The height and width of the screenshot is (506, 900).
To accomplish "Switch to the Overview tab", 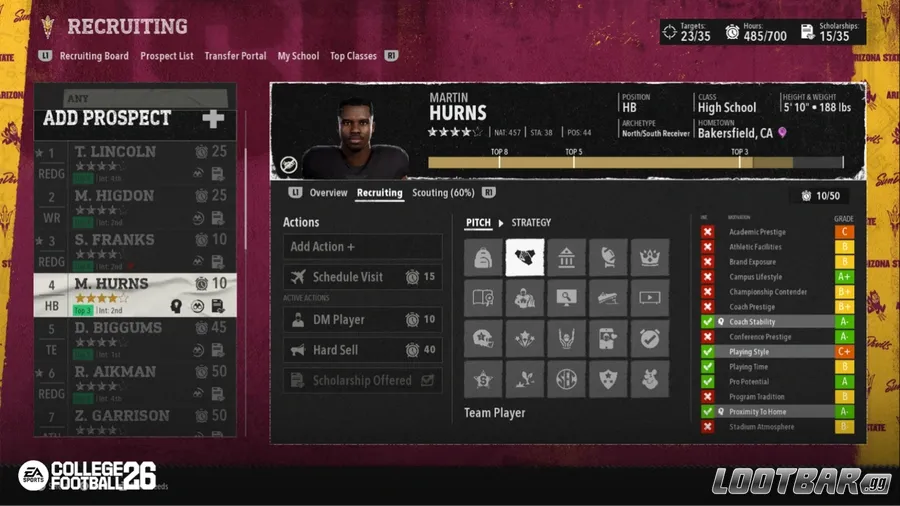I will [328, 193].
